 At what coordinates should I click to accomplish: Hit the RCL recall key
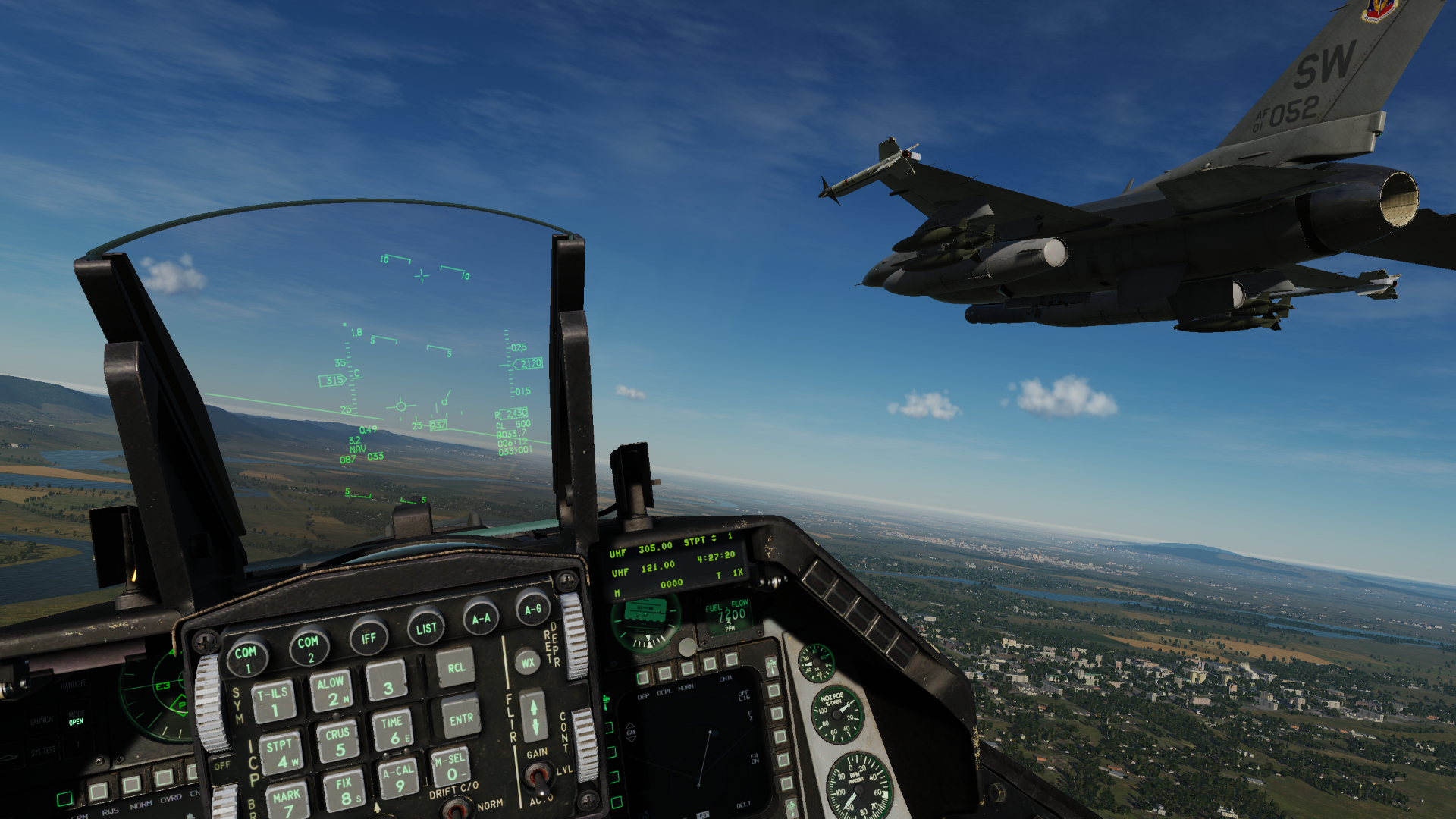coord(456,667)
